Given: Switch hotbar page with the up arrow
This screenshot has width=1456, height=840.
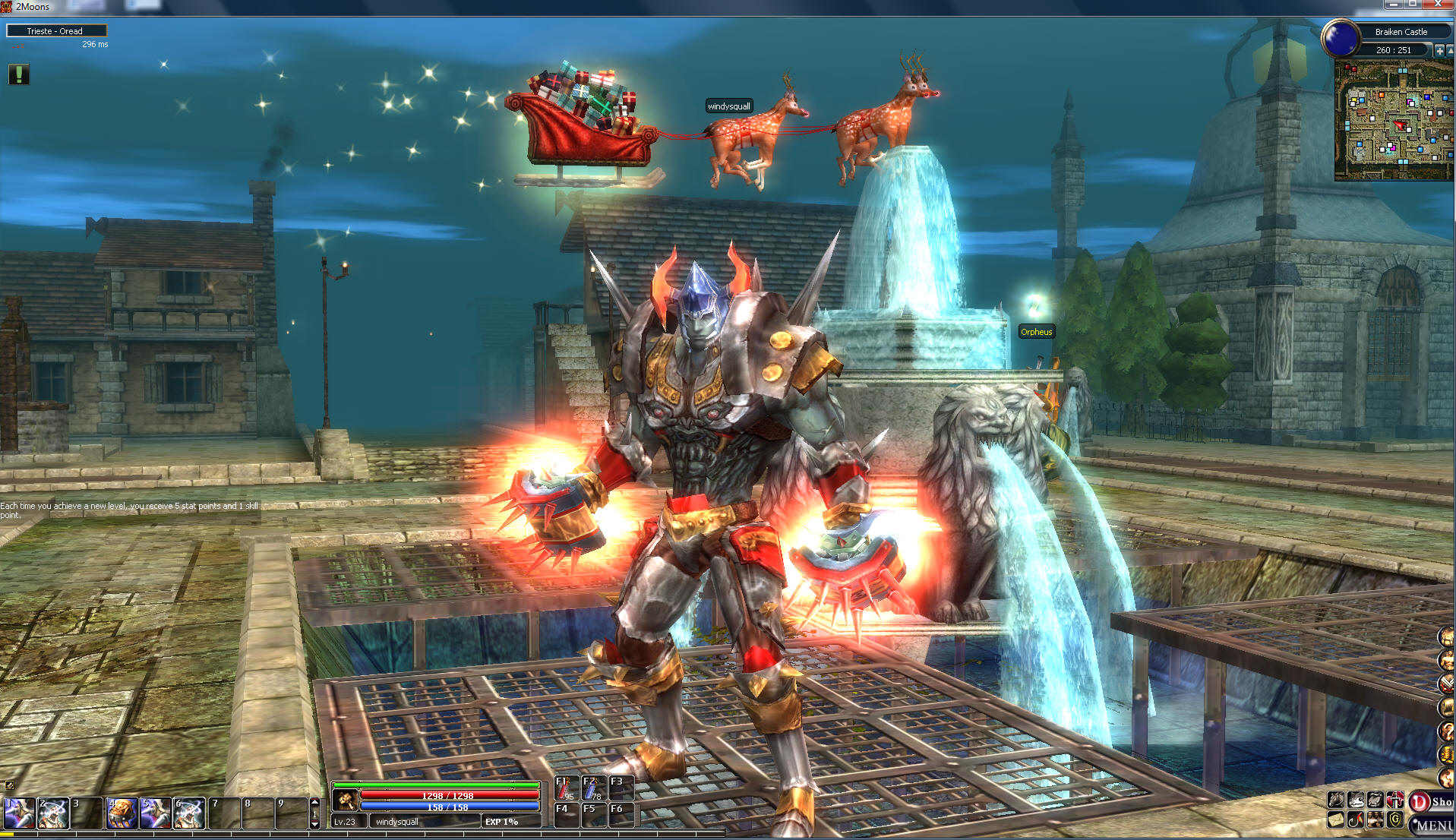Looking at the screenshot, I should click(x=315, y=802).
